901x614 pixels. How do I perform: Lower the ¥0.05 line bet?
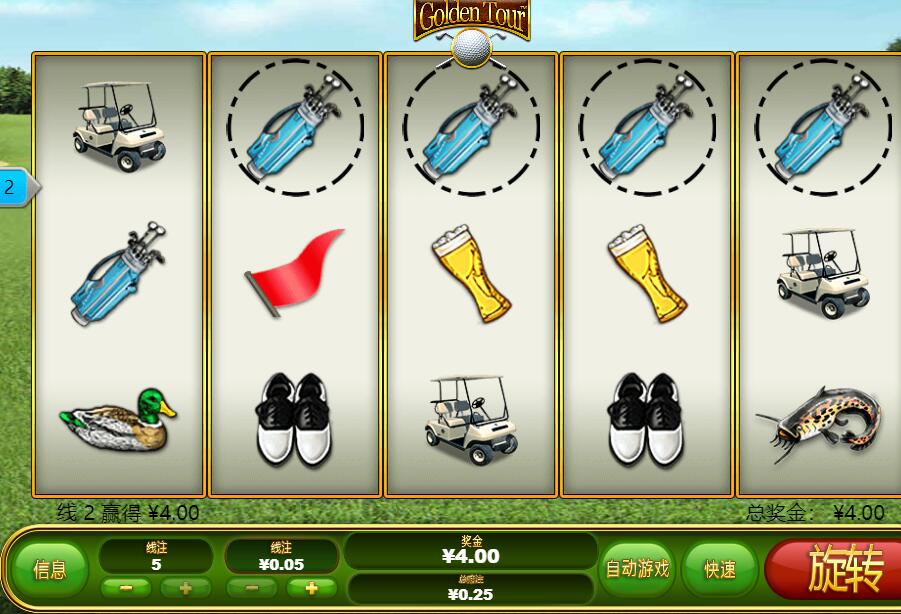click(252, 588)
